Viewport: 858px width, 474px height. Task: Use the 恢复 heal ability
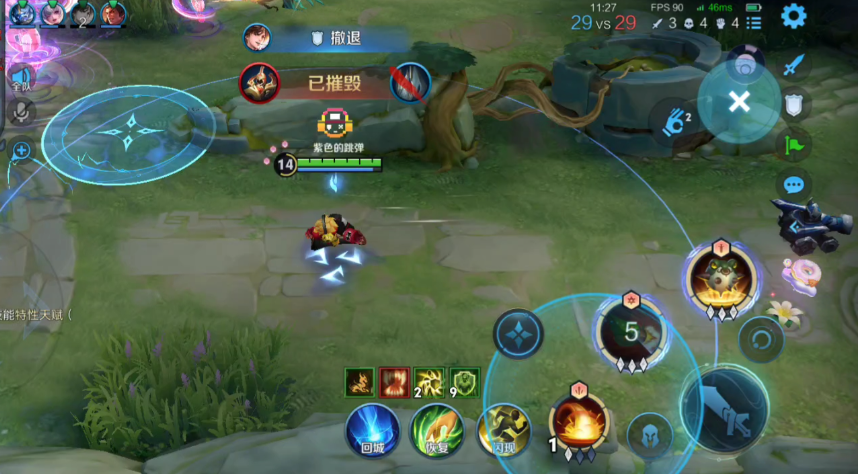[x=437, y=432]
